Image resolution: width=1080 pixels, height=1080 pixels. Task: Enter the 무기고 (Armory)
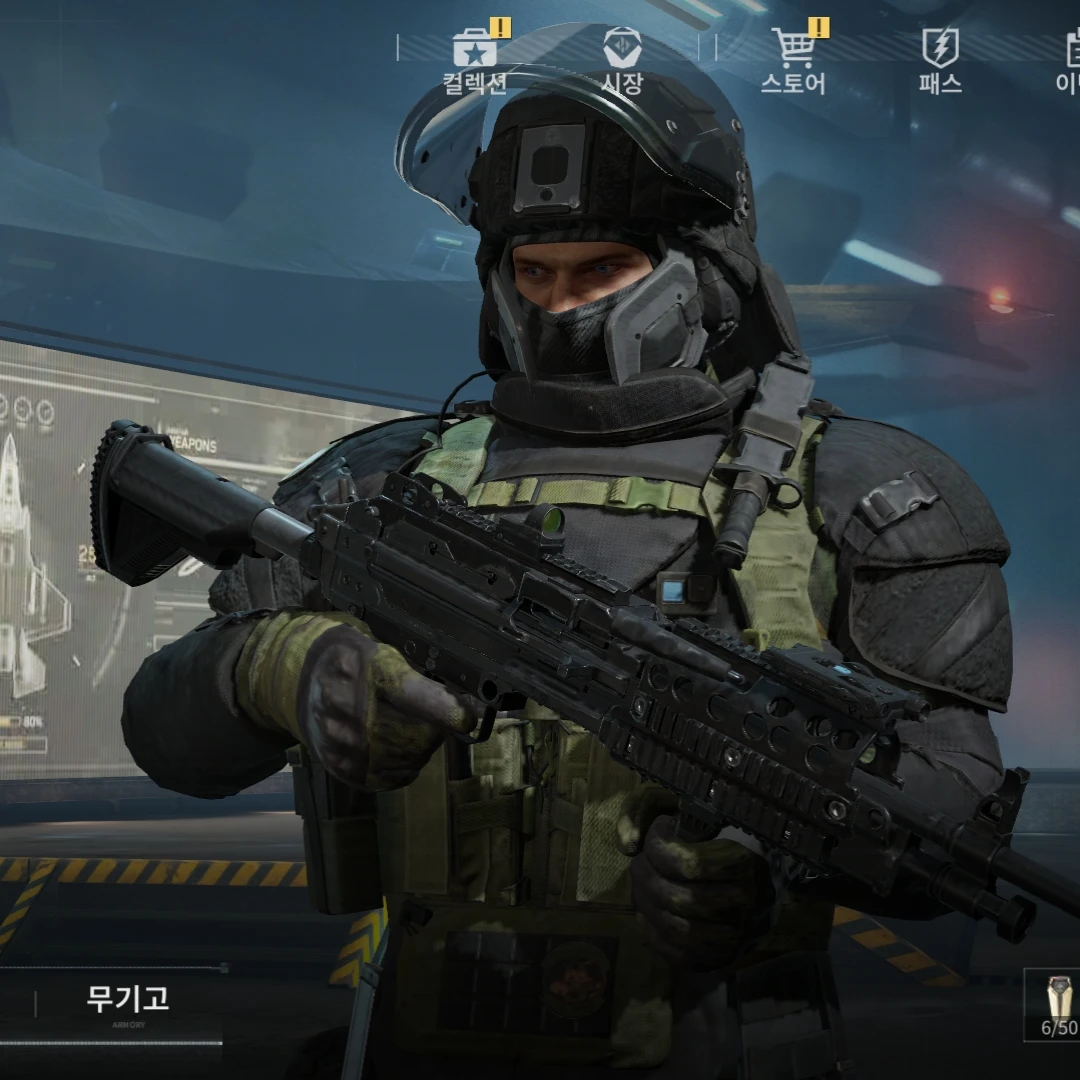(127, 1002)
